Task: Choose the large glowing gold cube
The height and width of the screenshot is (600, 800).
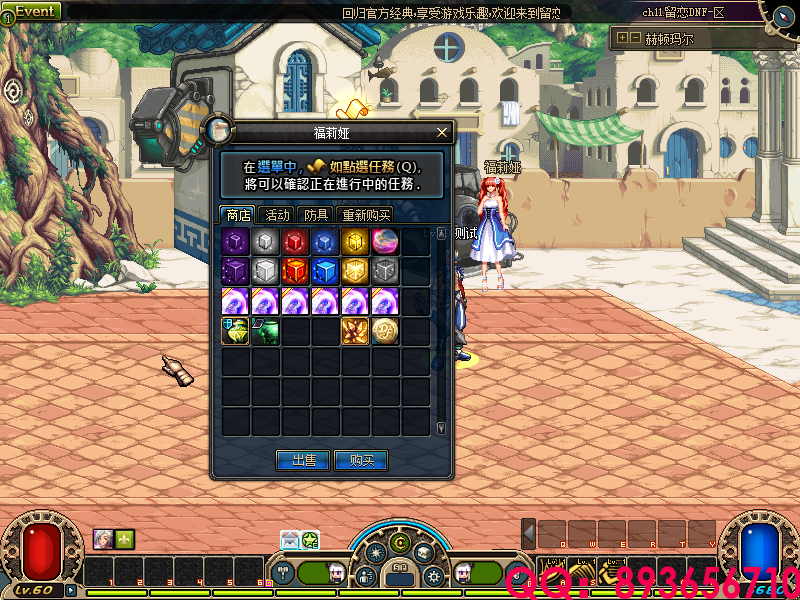Action: (x=356, y=271)
